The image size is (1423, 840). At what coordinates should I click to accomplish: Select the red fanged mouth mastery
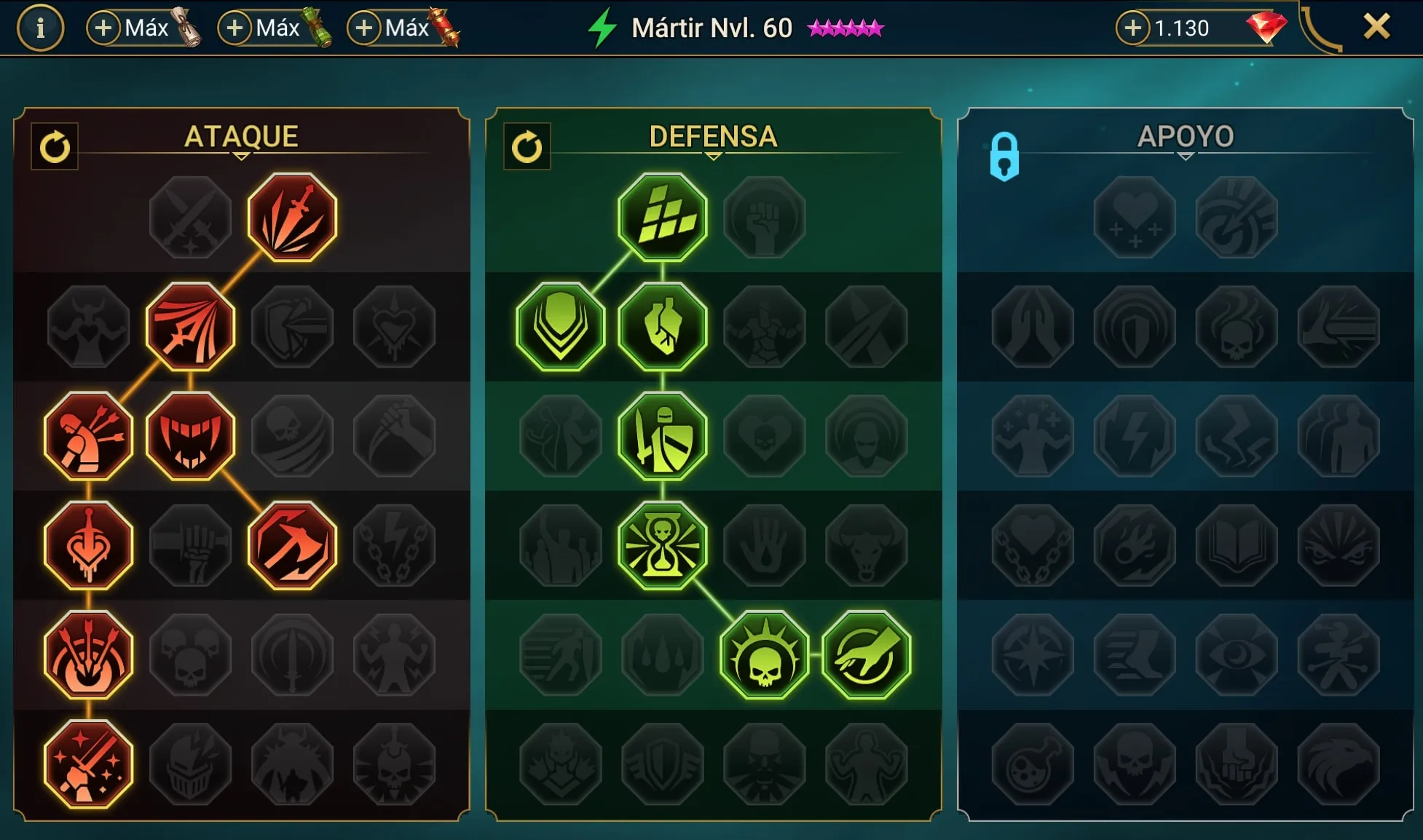(190, 436)
